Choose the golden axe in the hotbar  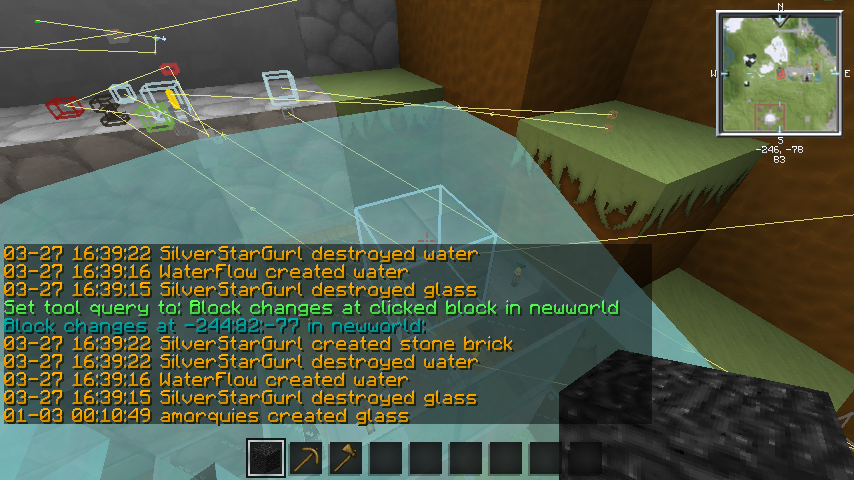346,459
